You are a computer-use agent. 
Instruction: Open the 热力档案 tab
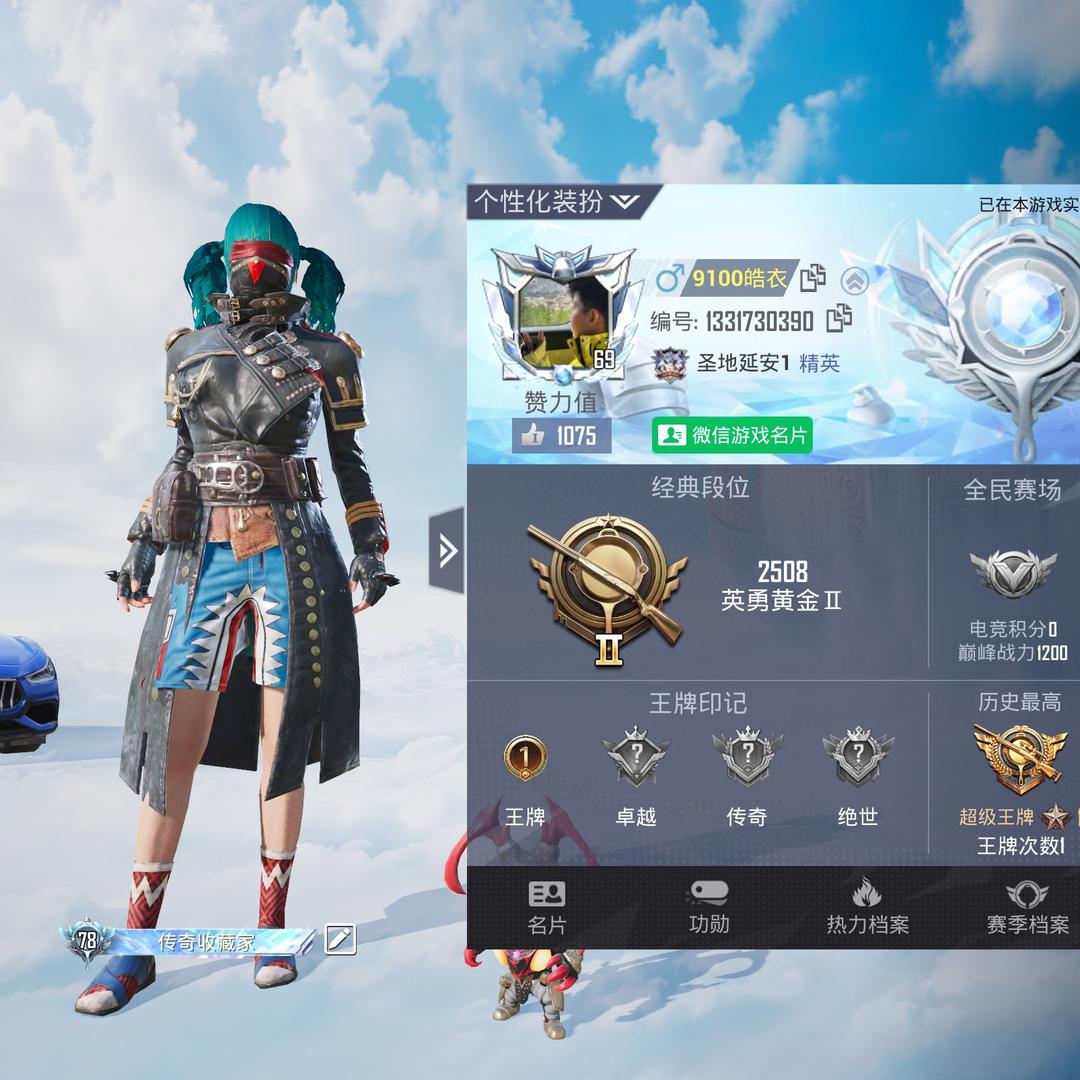coord(867,907)
